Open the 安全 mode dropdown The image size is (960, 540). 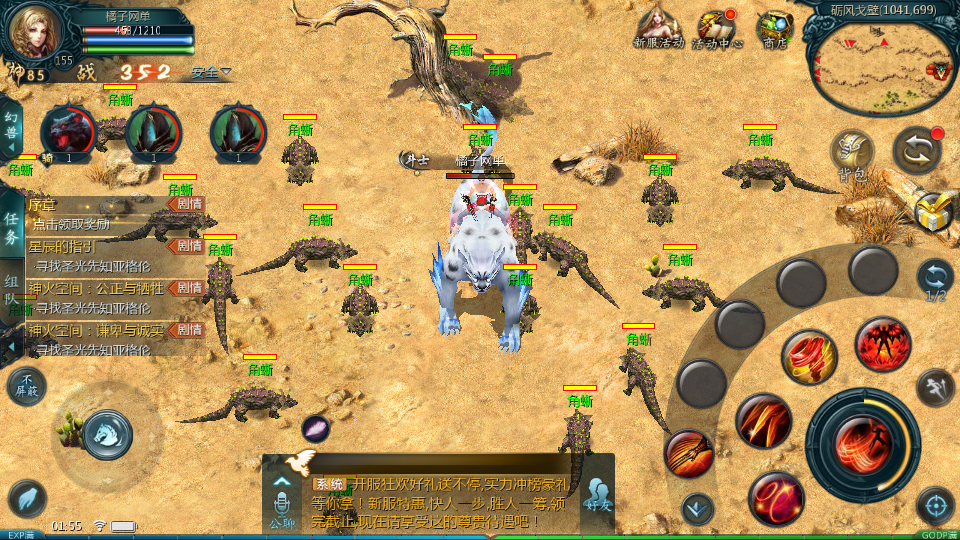211,72
